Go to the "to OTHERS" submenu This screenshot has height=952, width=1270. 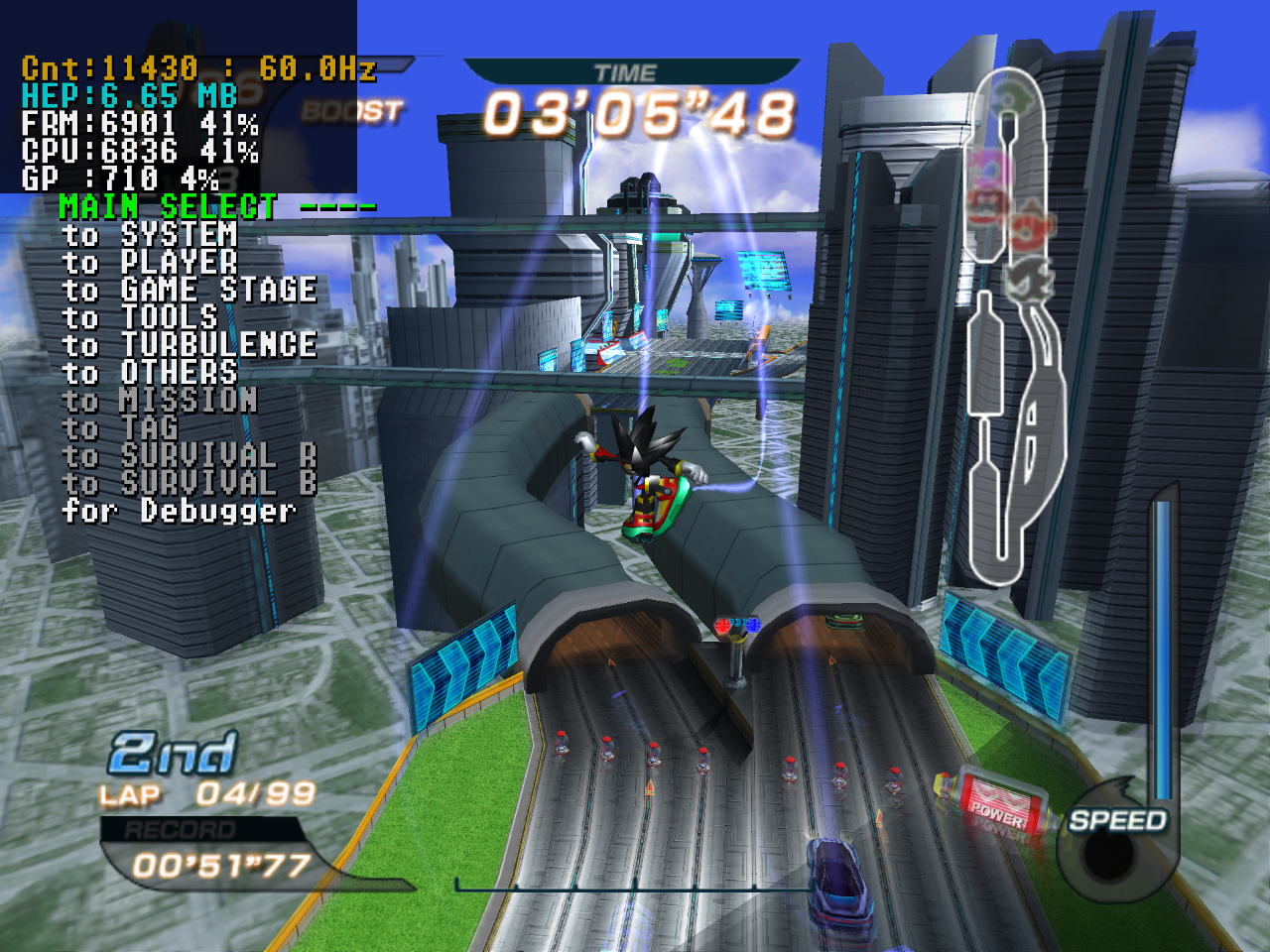pyautogui.click(x=150, y=373)
